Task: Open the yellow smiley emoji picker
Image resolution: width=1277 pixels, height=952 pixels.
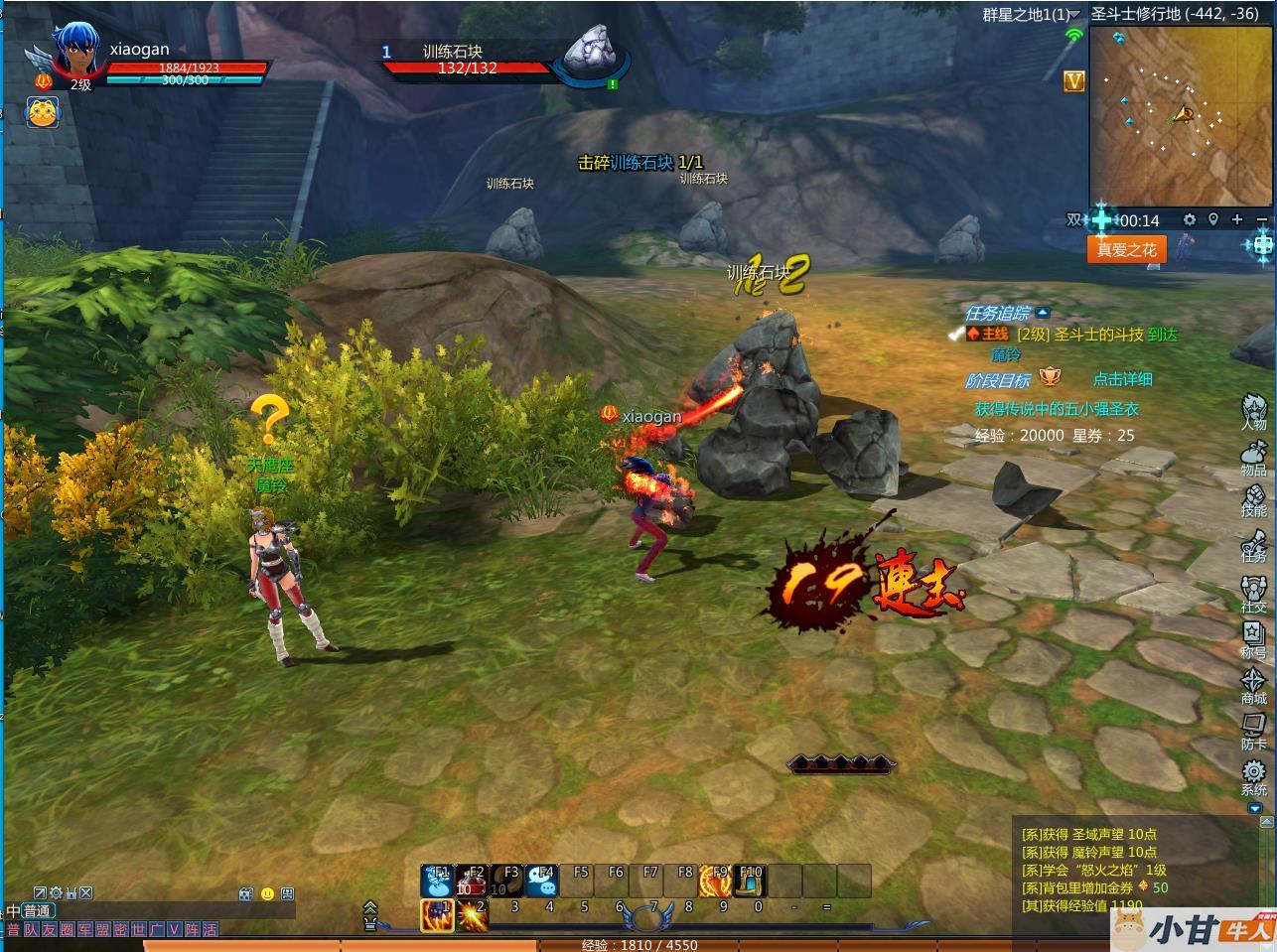Action: coord(267,893)
